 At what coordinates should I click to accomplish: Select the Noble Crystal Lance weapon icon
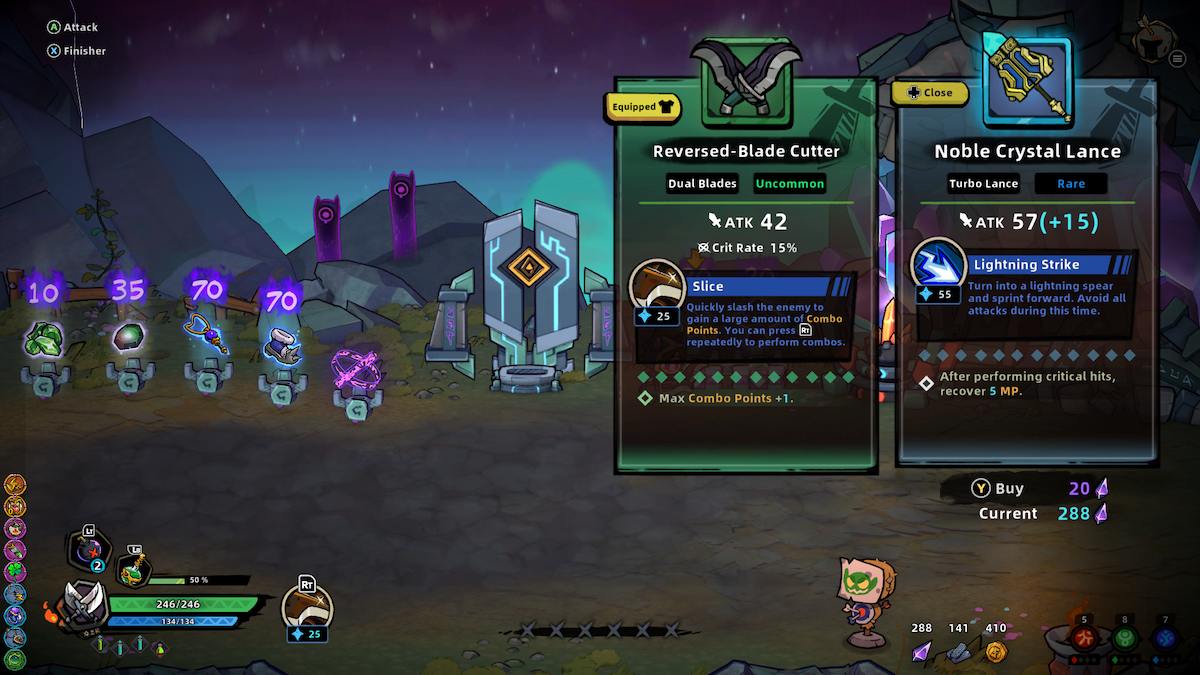[x=1027, y=81]
